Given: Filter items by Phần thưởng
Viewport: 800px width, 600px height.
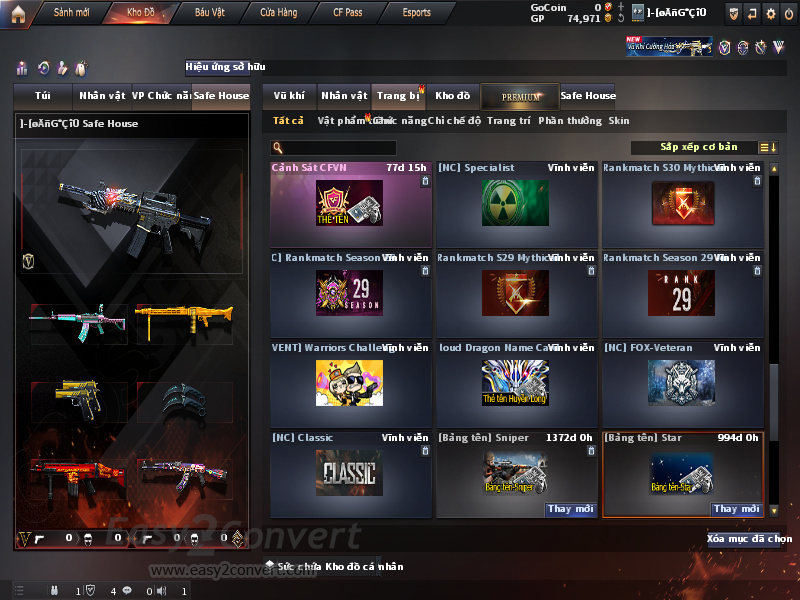Looking at the screenshot, I should pos(570,121).
